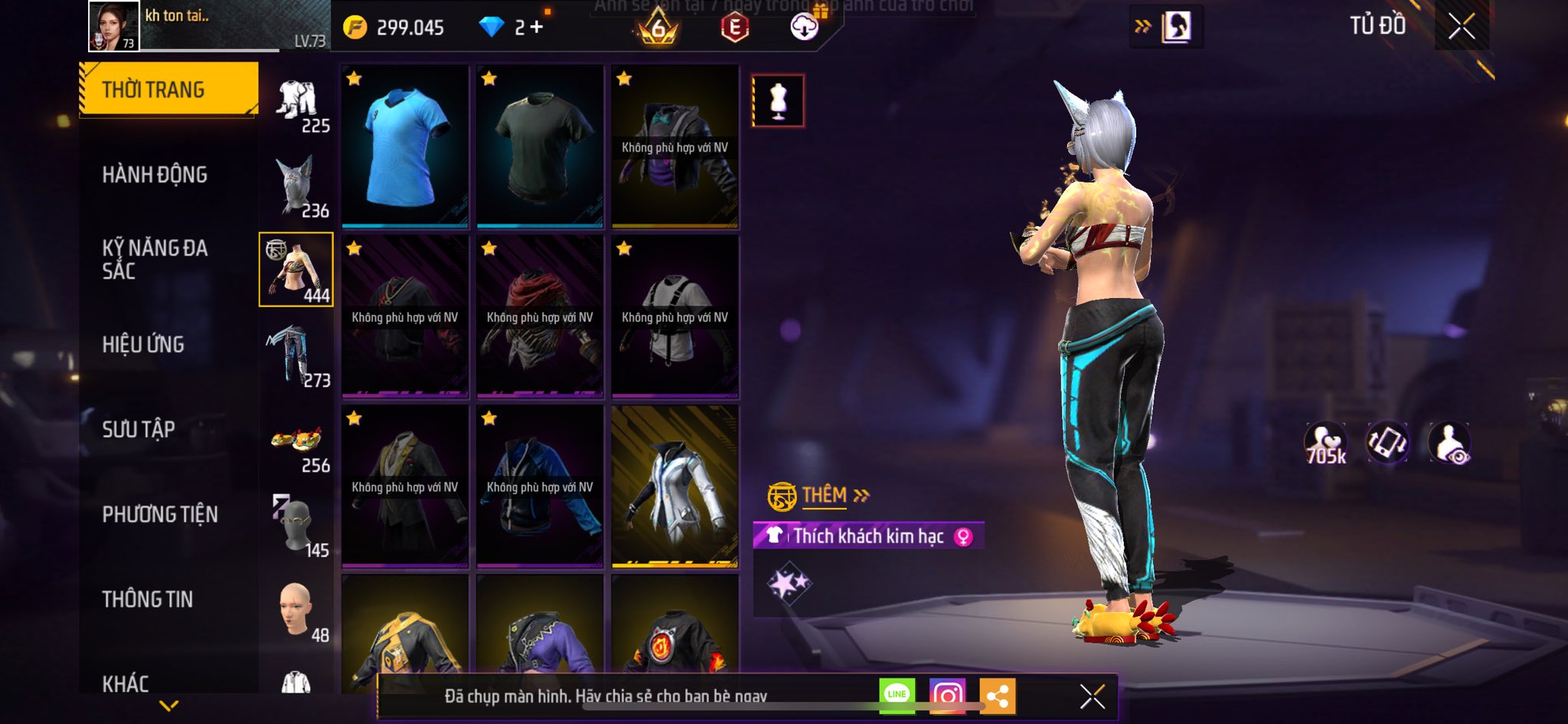1568x724 pixels.
Task: Open the Phương Tiện tab
Action: coord(160,514)
